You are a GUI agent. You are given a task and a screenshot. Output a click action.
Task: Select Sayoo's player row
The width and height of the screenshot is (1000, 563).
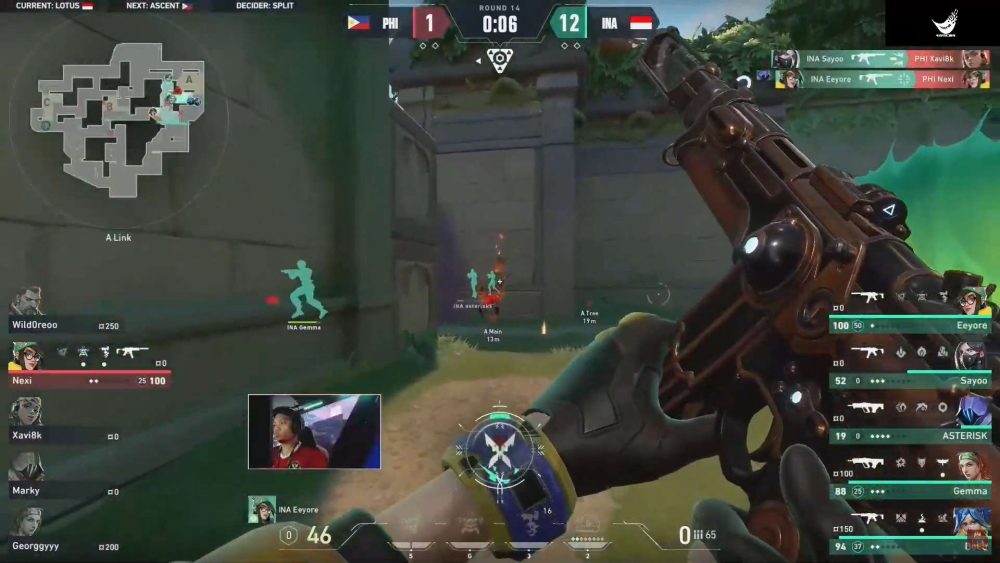910,366
